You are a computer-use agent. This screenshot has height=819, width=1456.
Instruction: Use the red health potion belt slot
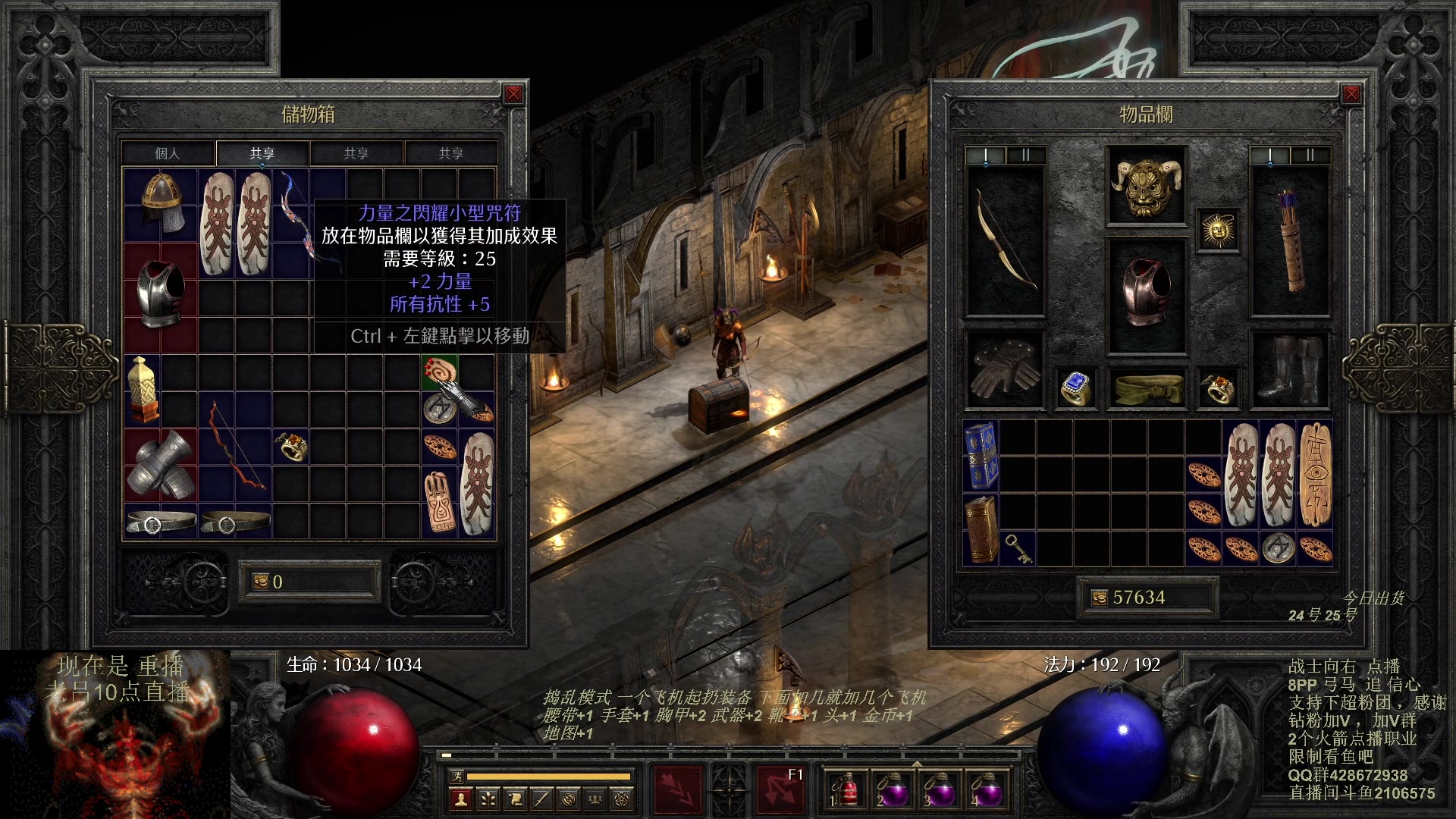click(x=848, y=790)
